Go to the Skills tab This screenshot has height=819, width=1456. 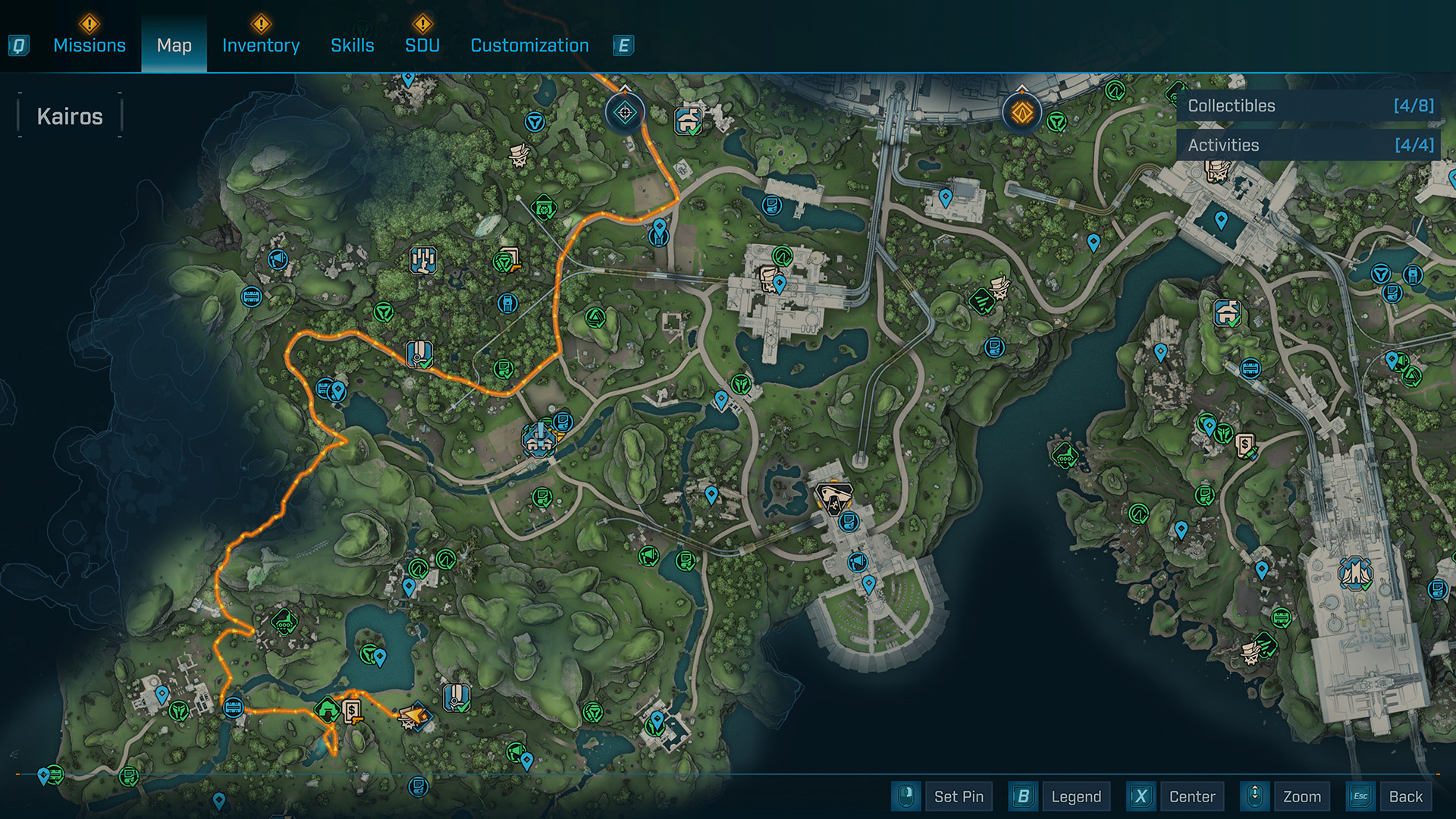click(x=353, y=45)
